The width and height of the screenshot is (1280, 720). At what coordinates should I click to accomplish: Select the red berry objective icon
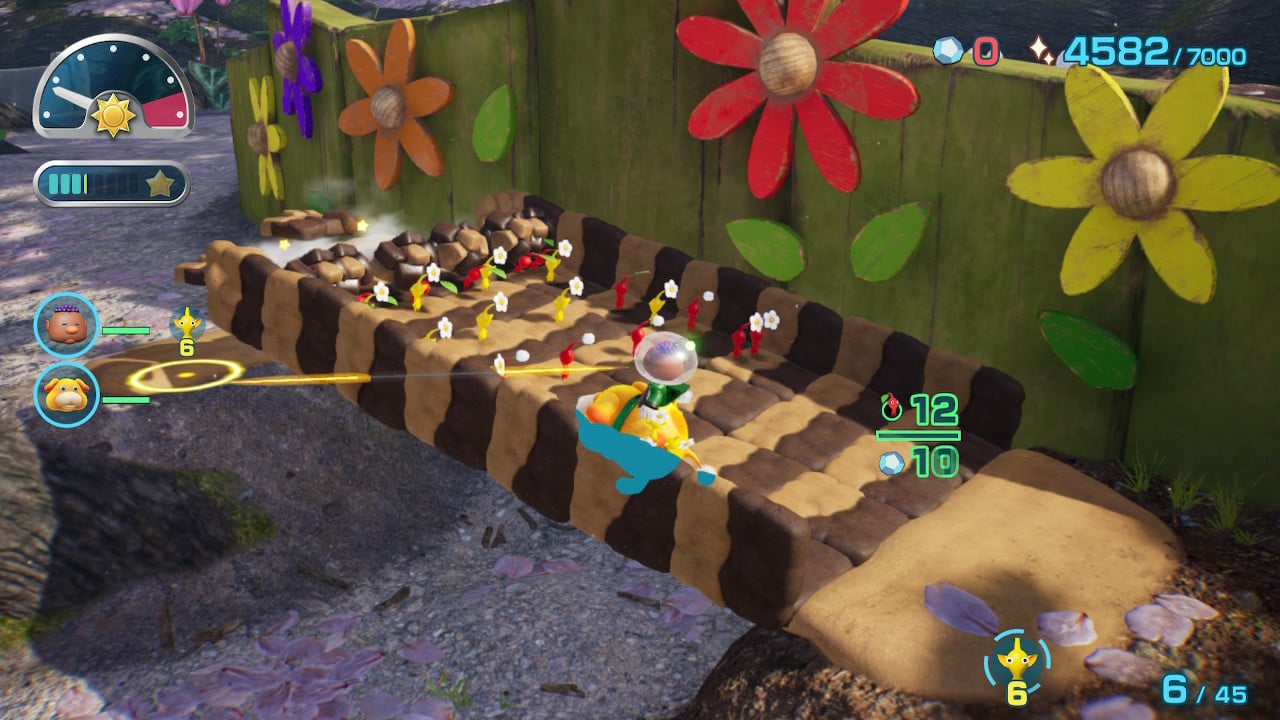892,407
